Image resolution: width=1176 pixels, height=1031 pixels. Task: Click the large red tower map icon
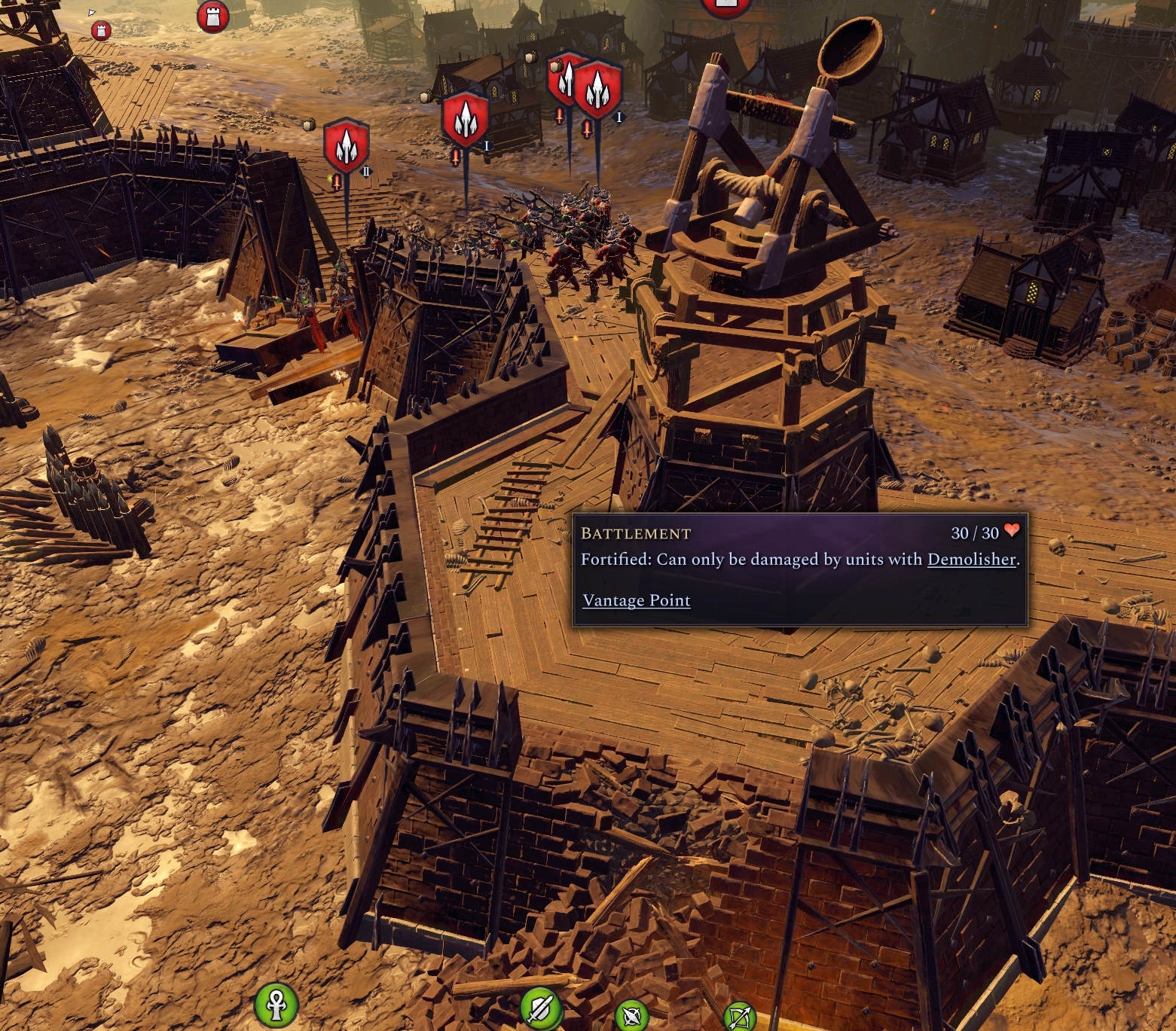(x=214, y=18)
